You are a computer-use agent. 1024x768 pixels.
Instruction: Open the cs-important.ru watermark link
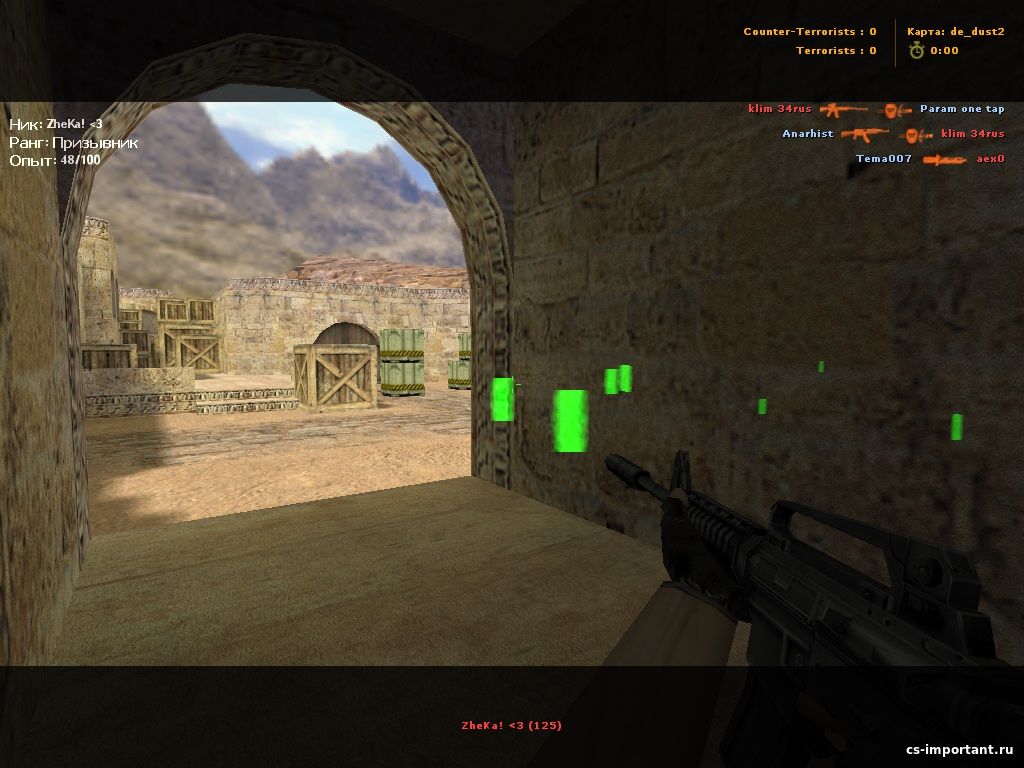pyautogui.click(x=960, y=750)
